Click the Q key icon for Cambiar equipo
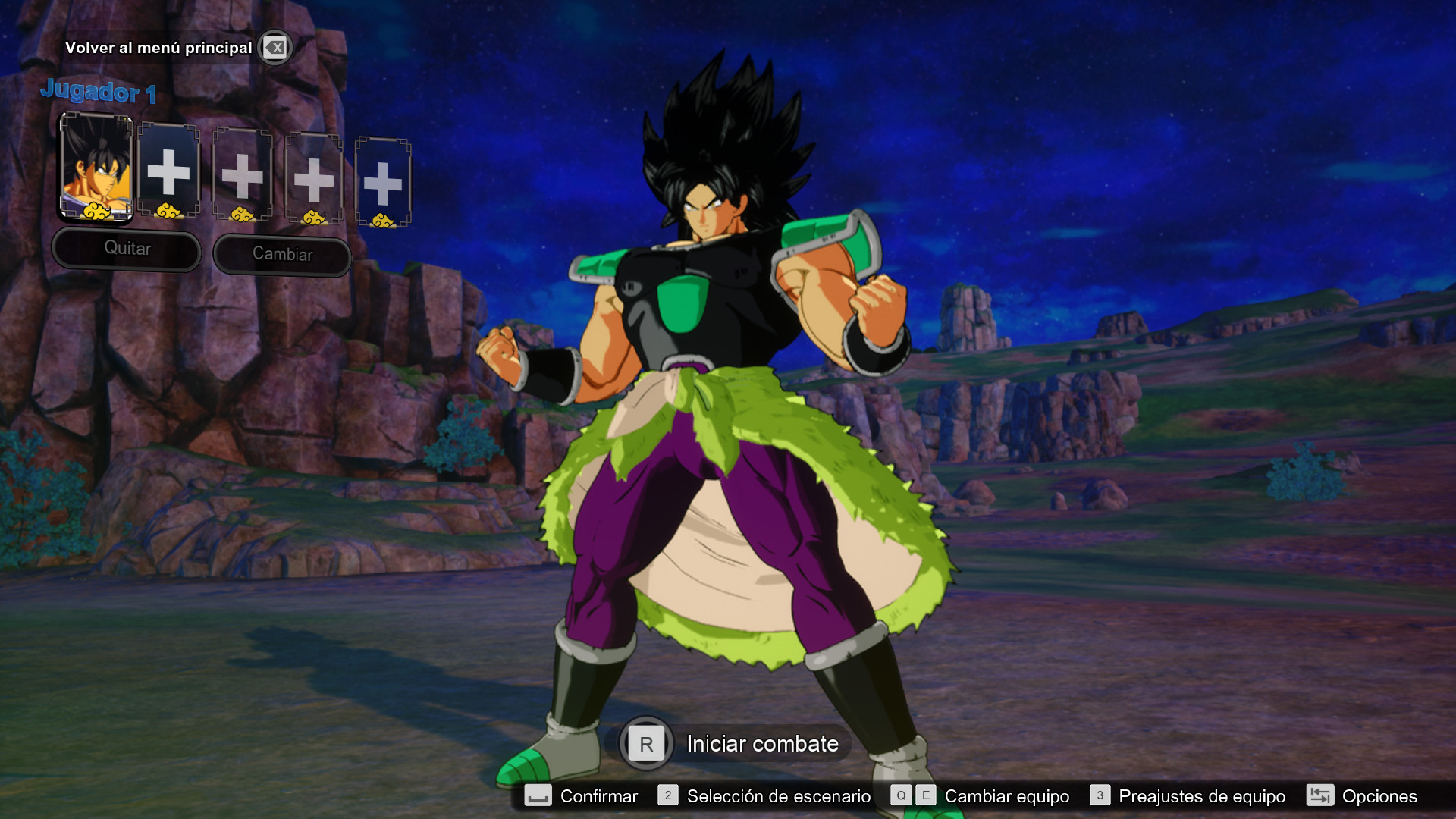Viewport: 1456px width, 819px height. 901,796
